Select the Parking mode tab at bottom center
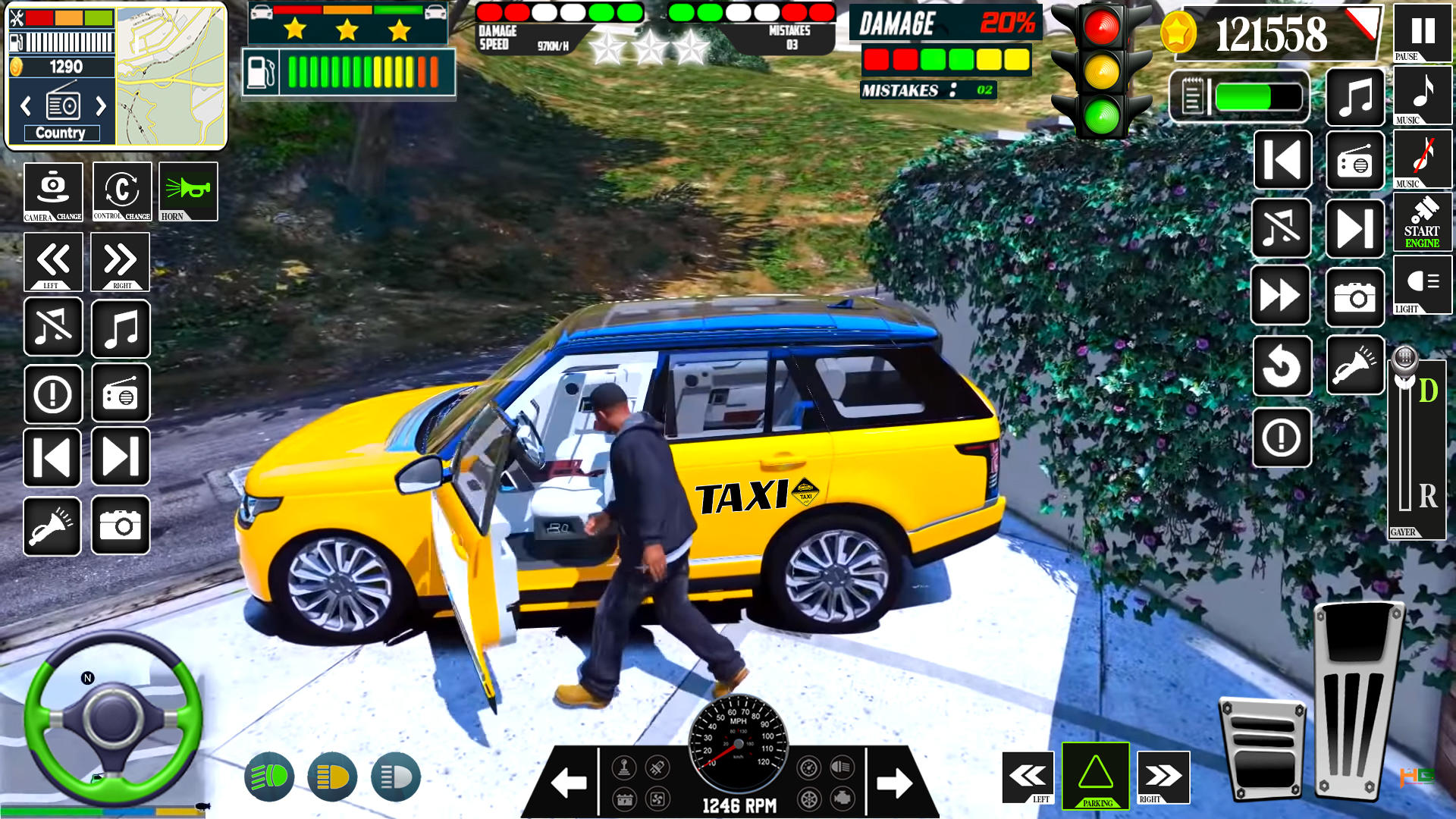The image size is (1456, 819). 1095,777
